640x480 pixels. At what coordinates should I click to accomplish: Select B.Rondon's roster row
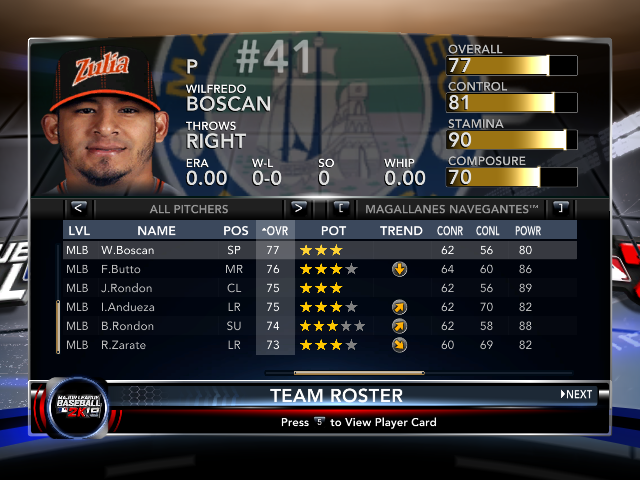[128, 326]
